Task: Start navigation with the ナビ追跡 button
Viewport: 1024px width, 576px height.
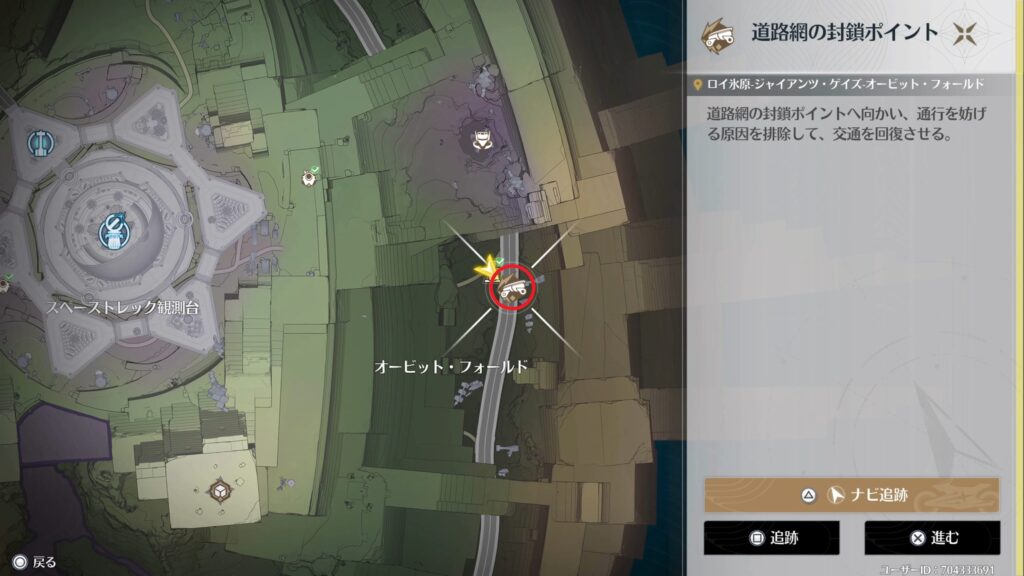Action: point(851,495)
